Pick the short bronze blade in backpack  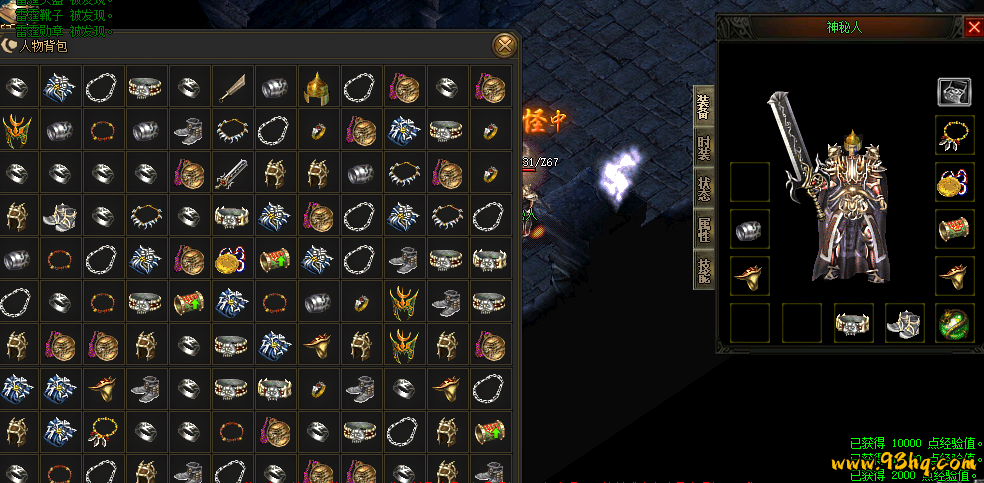(232, 87)
